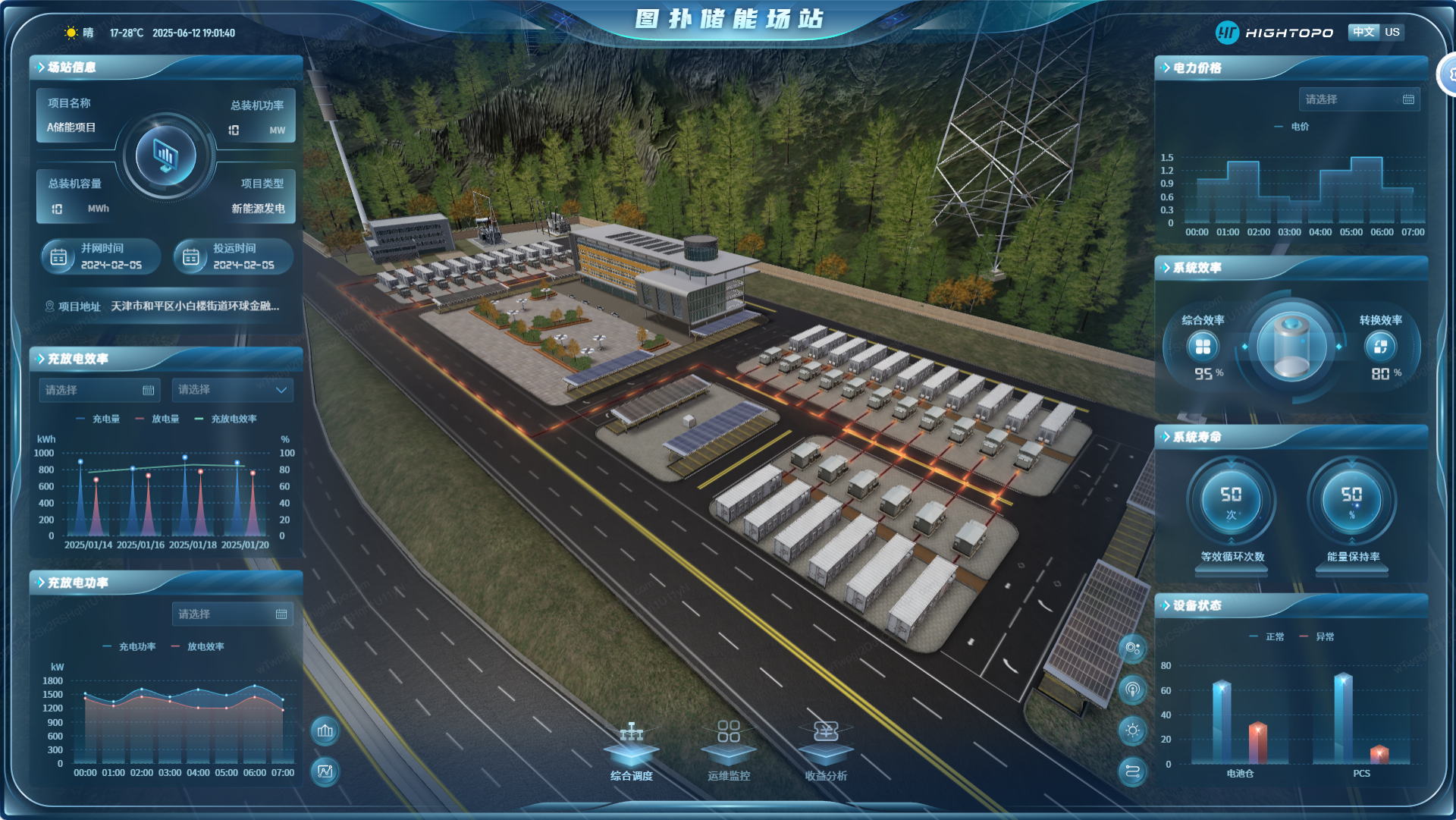Select the bar chart view icon above left panel

325,731
